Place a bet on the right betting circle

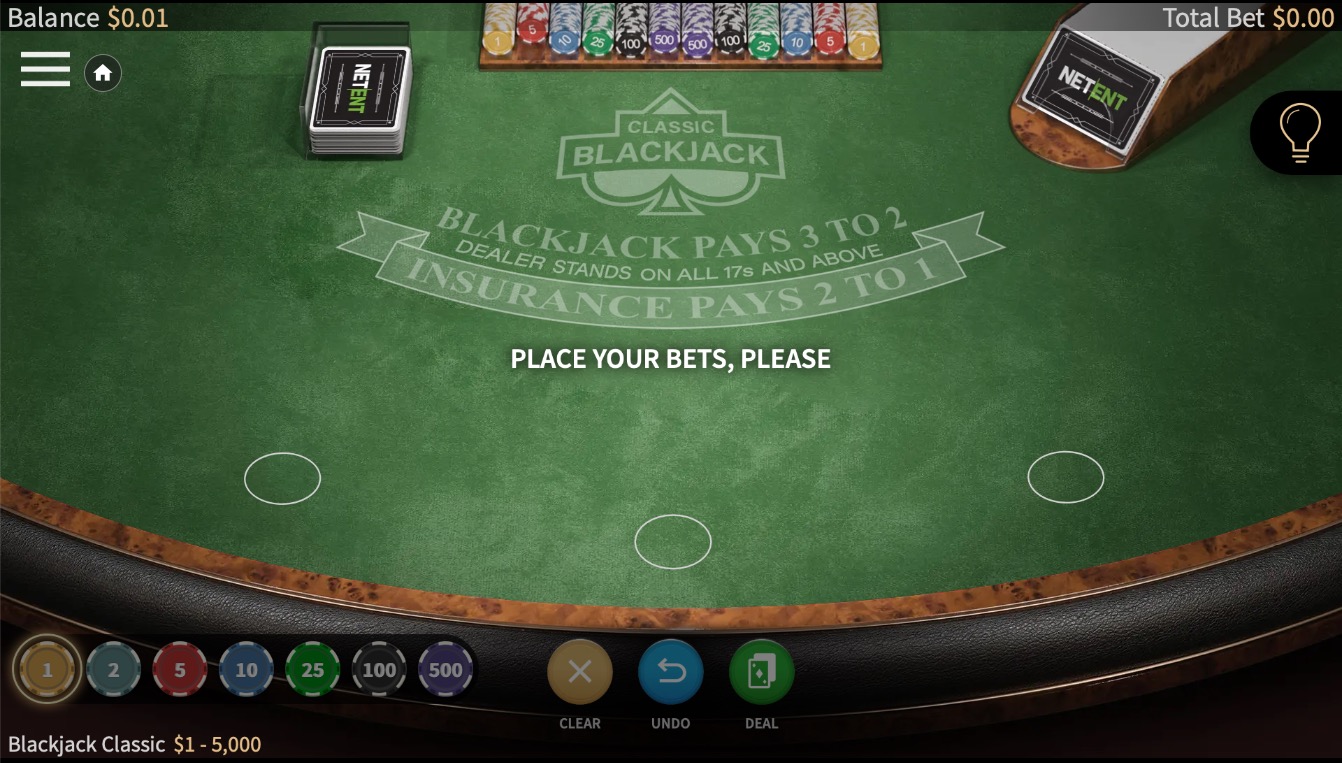point(1066,476)
